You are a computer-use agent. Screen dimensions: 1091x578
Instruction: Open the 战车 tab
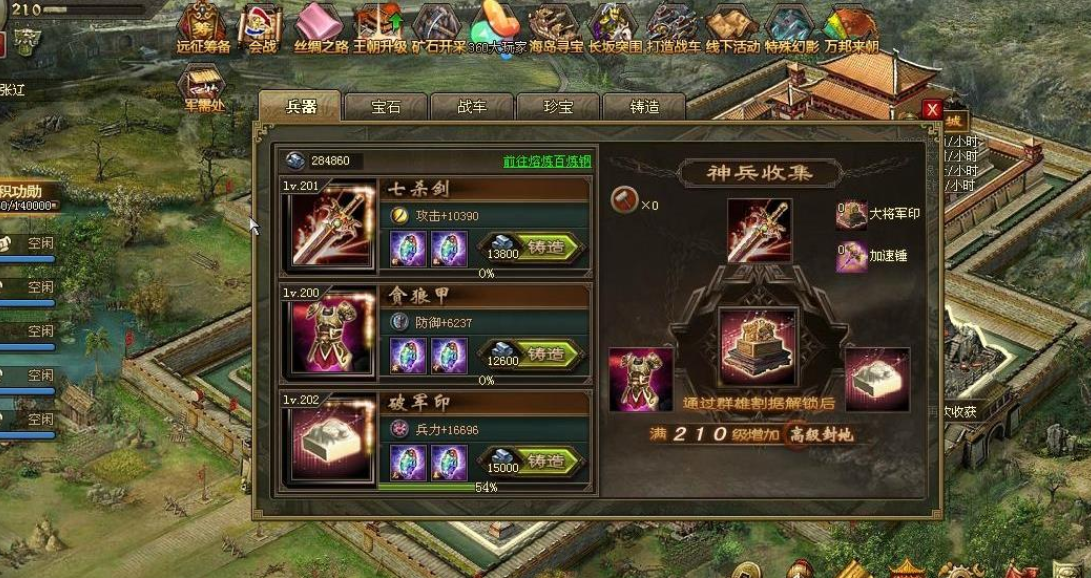pyautogui.click(x=471, y=107)
